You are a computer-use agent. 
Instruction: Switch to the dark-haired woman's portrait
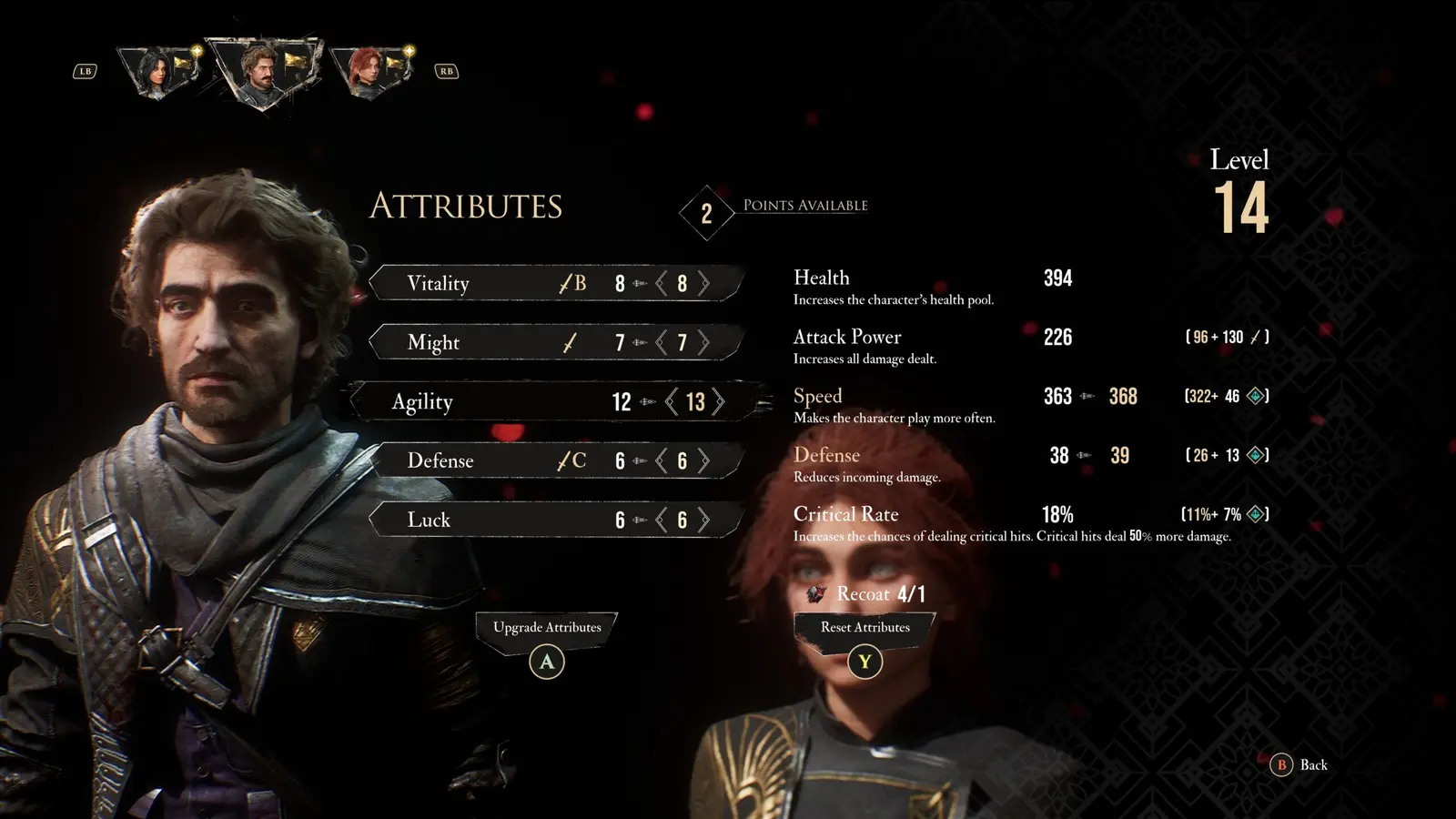pyautogui.click(x=160, y=71)
